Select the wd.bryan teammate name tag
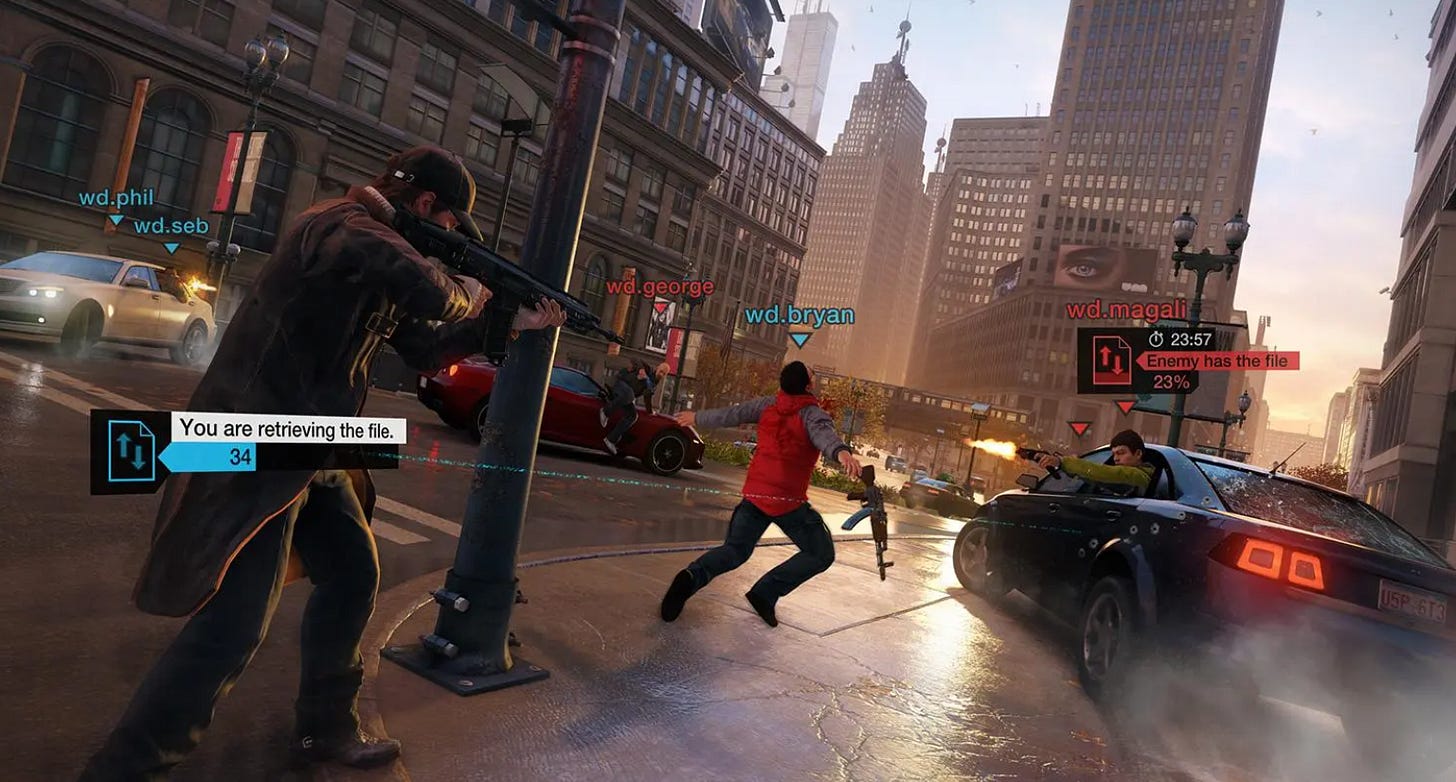 [799, 316]
